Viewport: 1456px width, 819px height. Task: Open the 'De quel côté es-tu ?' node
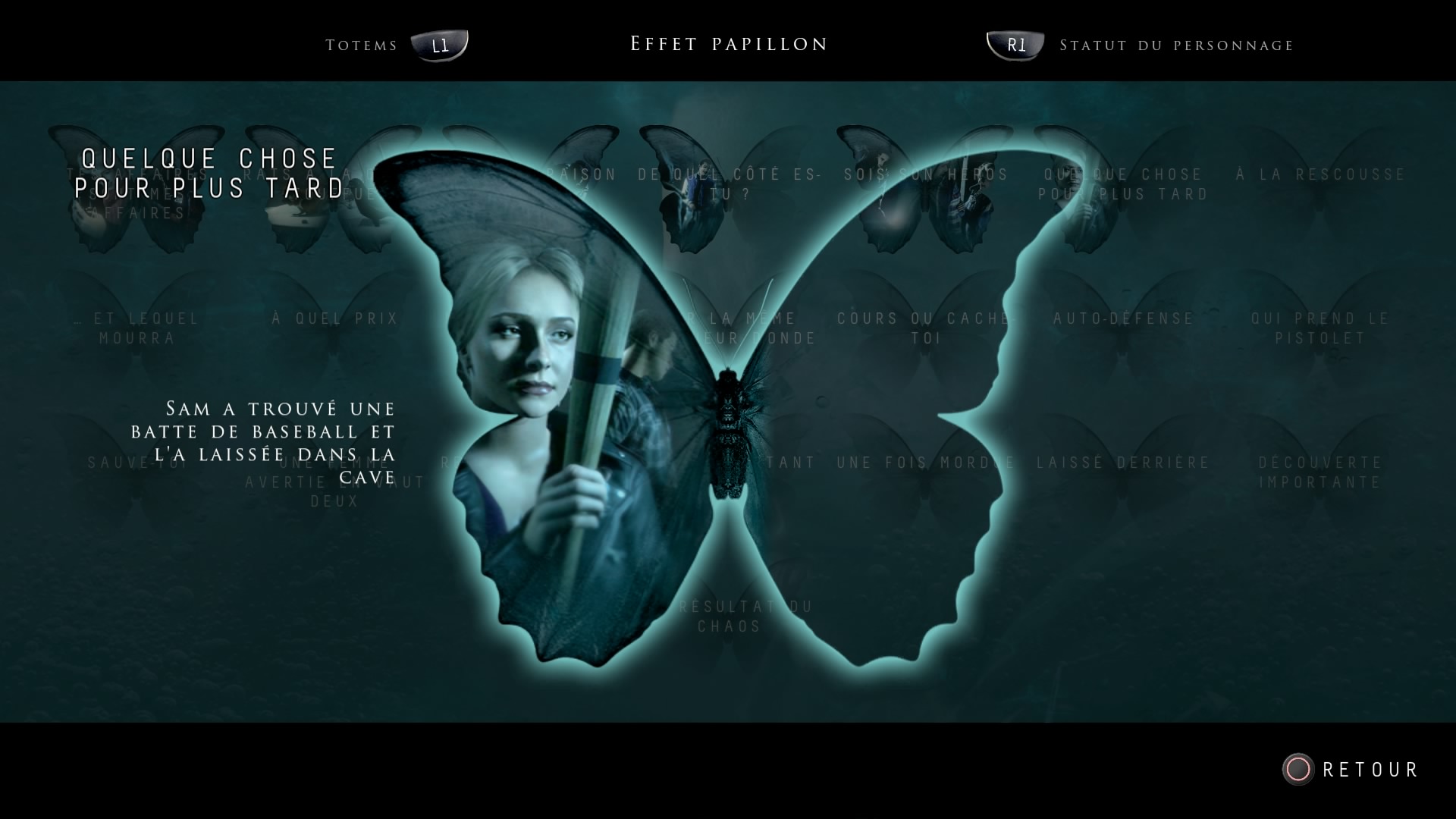point(728,184)
